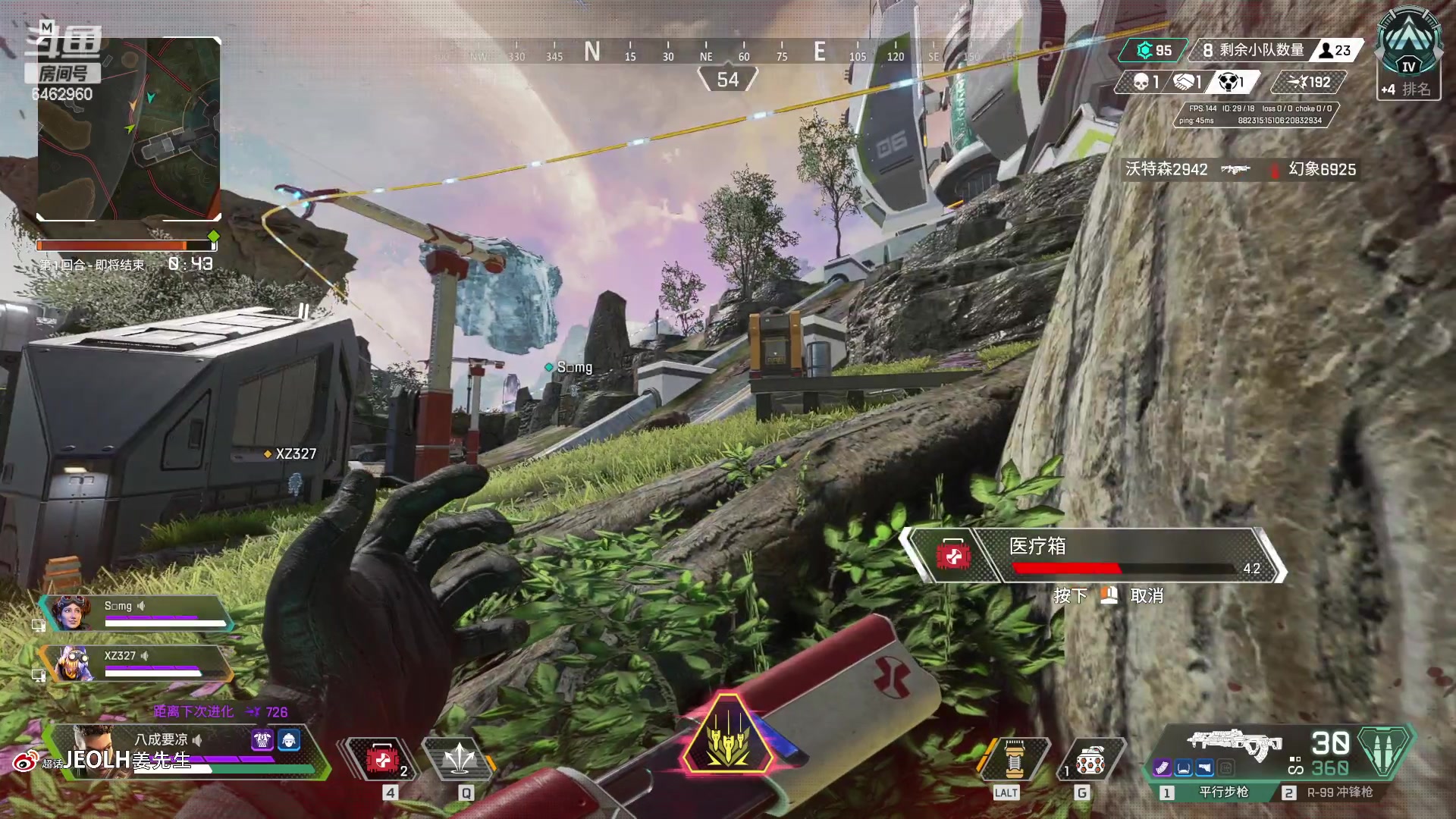
Task: Select the LALT survival item slot
Action: tap(1013, 759)
